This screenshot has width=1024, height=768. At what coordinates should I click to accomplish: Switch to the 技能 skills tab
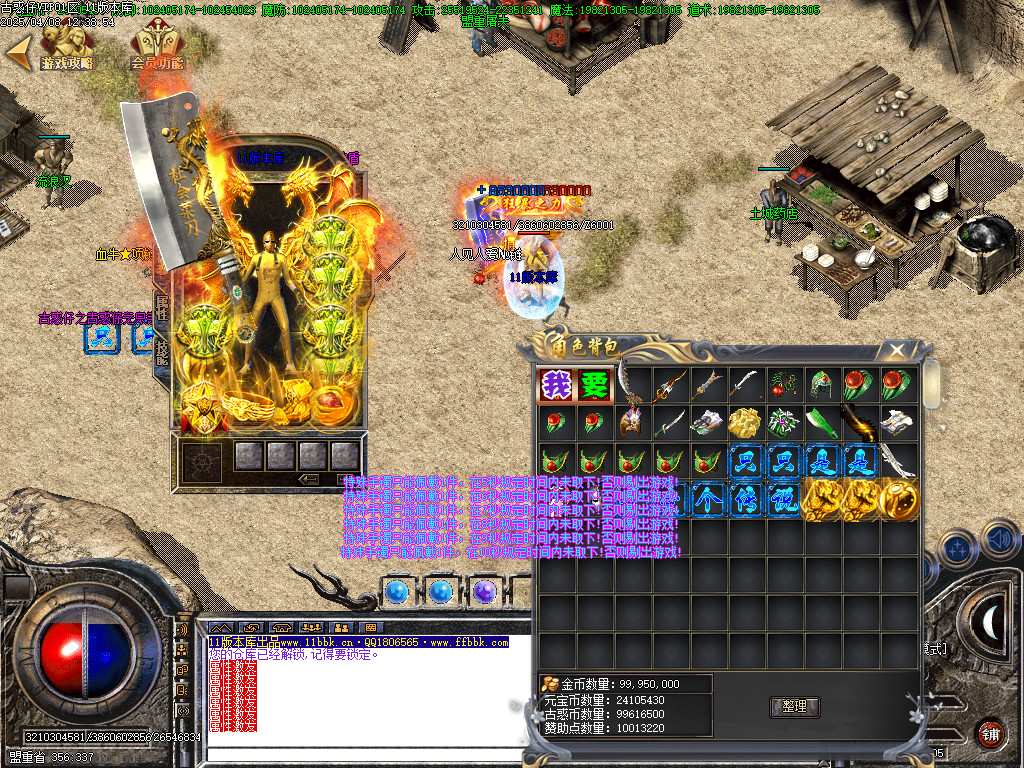point(162,350)
